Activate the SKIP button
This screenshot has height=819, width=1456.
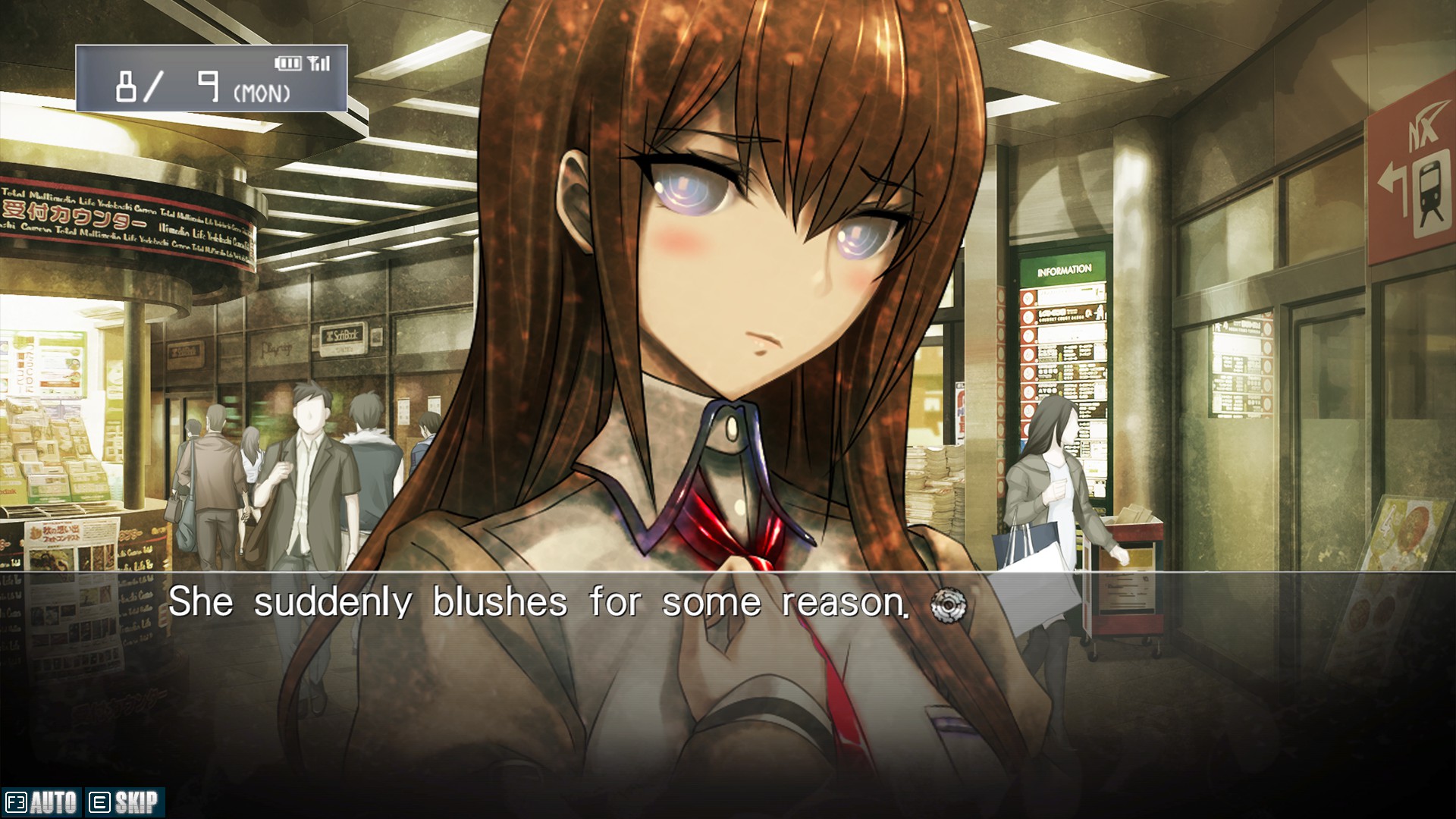click(x=124, y=802)
